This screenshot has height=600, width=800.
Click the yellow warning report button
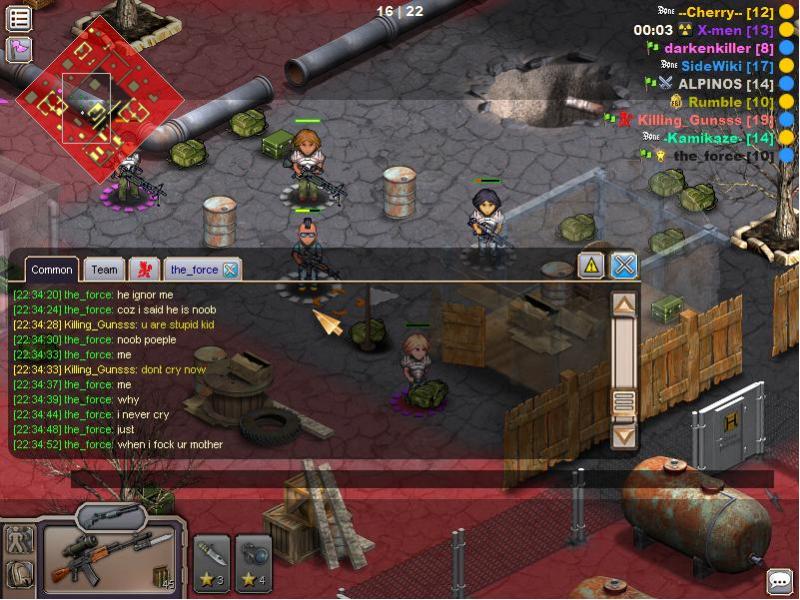[591, 265]
